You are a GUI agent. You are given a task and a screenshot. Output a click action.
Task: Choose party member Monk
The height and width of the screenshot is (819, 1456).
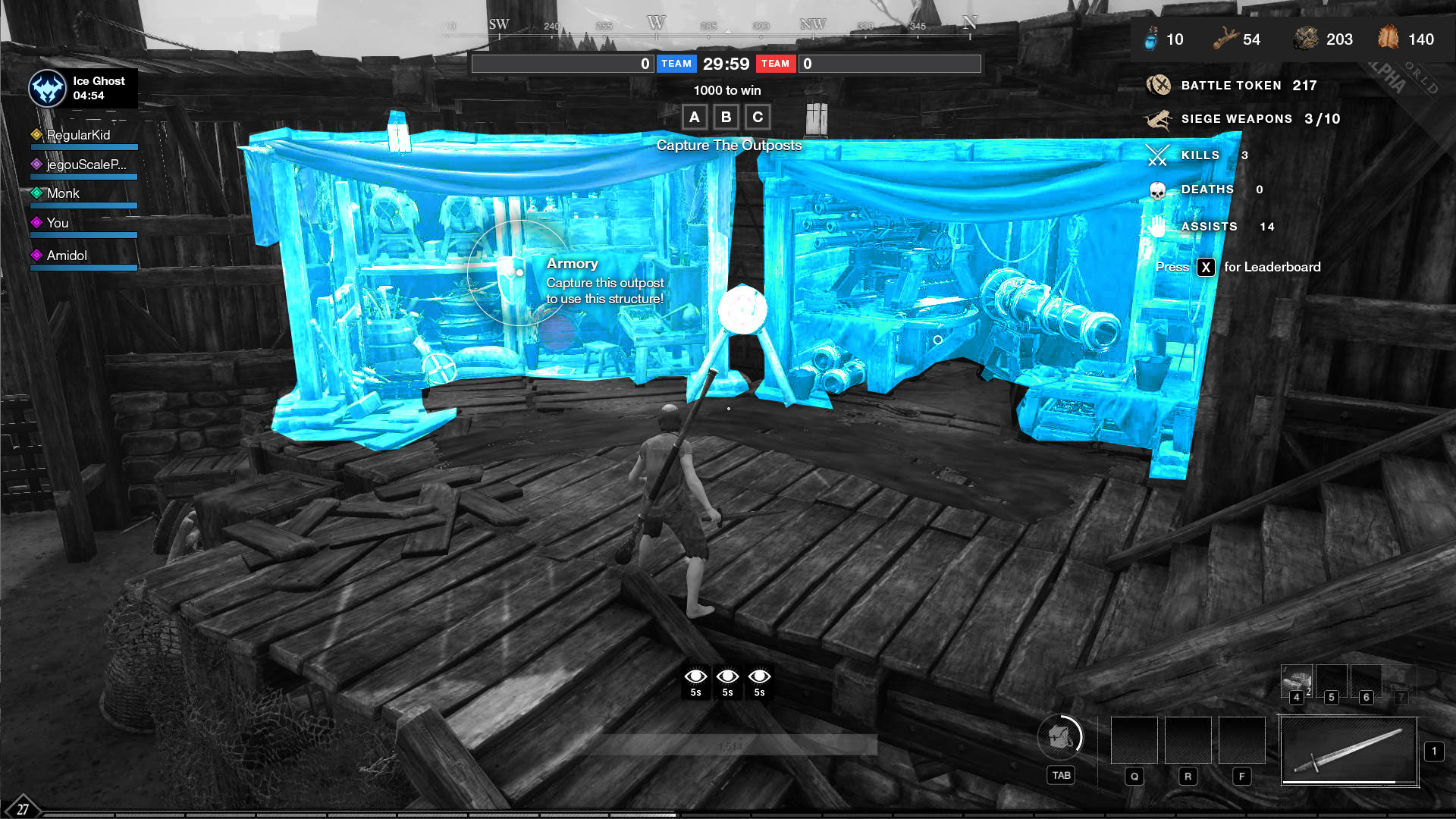pyautogui.click(x=63, y=193)
